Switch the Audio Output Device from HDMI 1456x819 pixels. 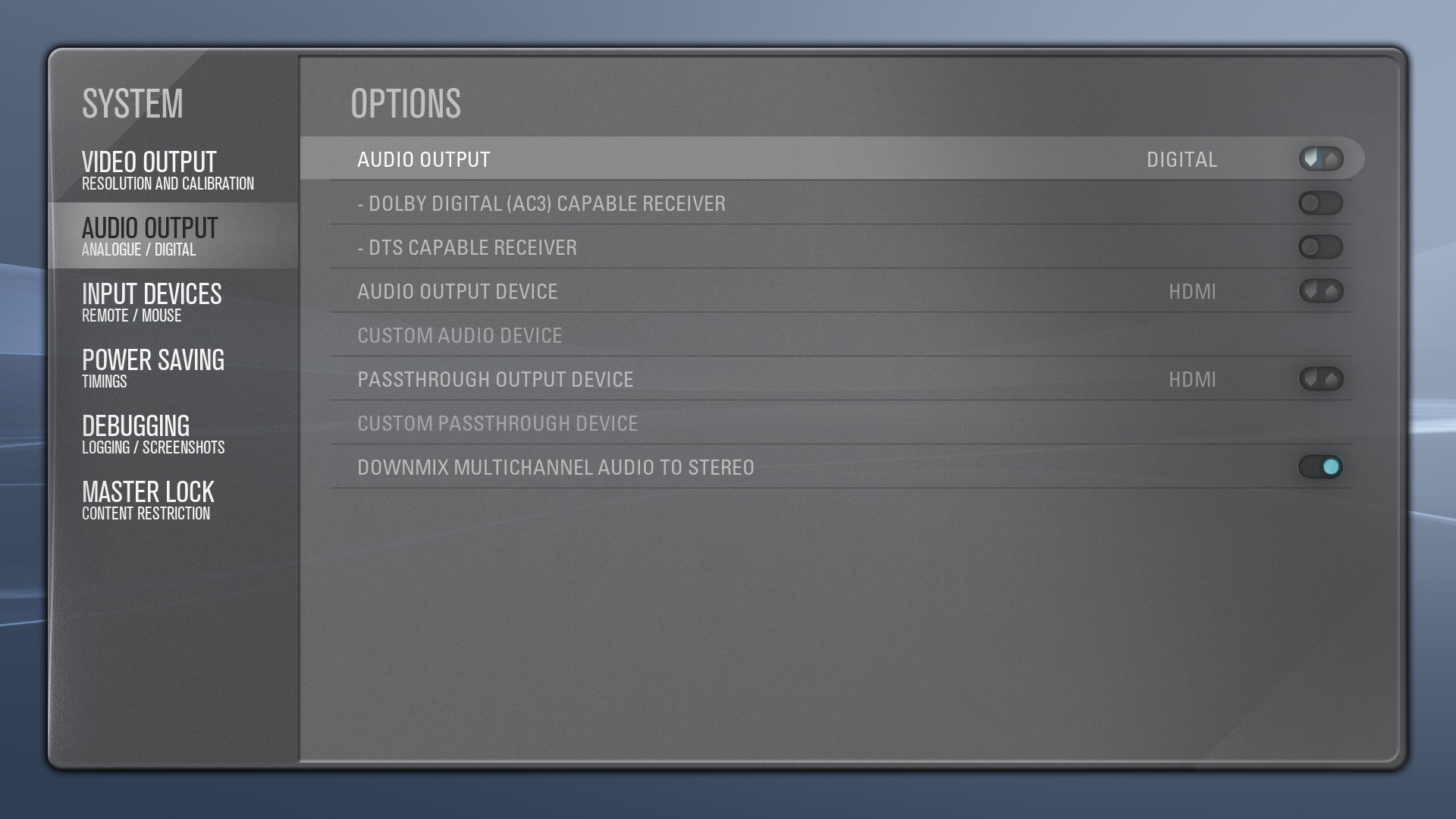(x=1321, y=291)
